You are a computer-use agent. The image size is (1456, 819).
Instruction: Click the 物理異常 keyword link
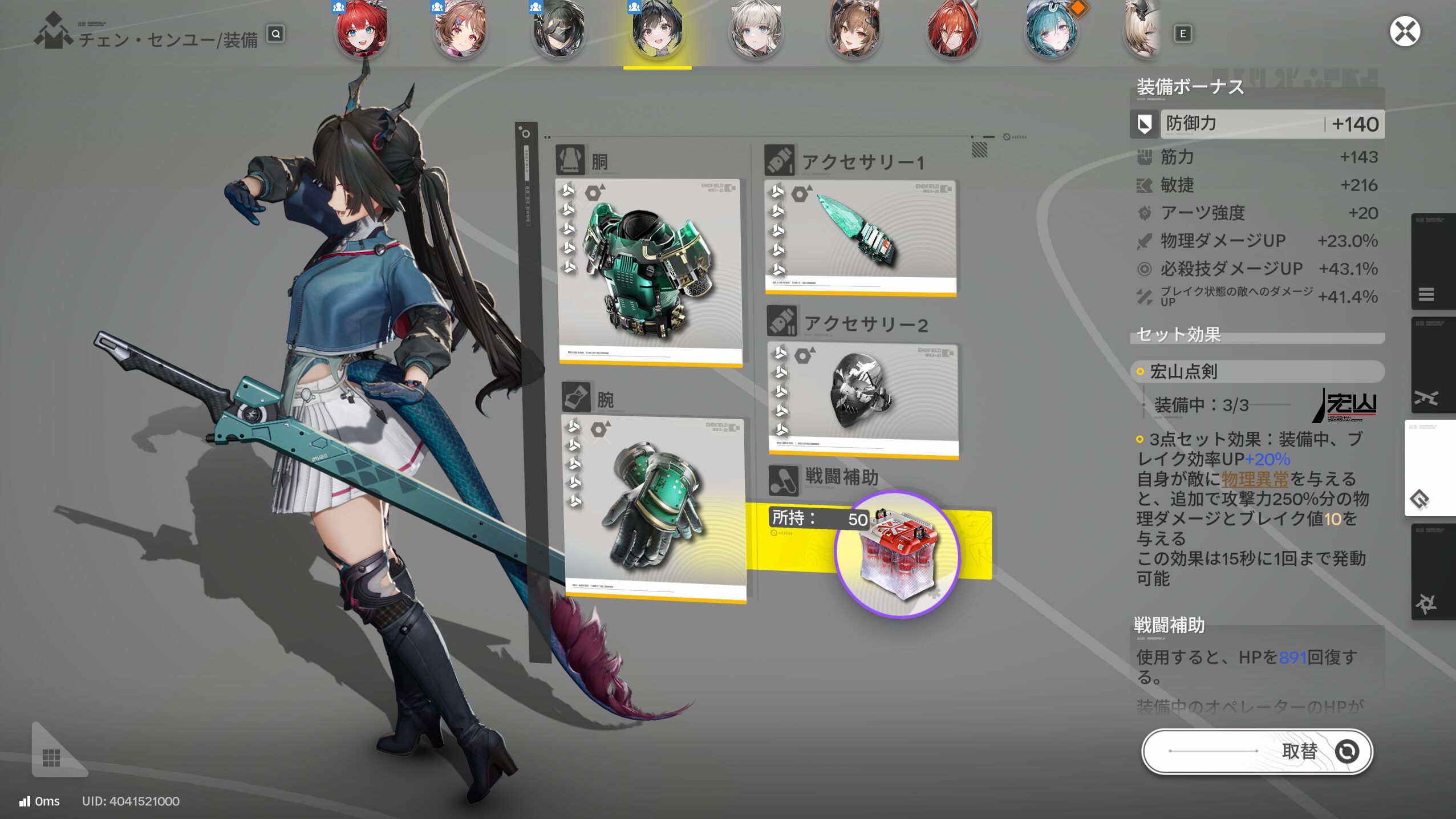(x=1254, y=479)
